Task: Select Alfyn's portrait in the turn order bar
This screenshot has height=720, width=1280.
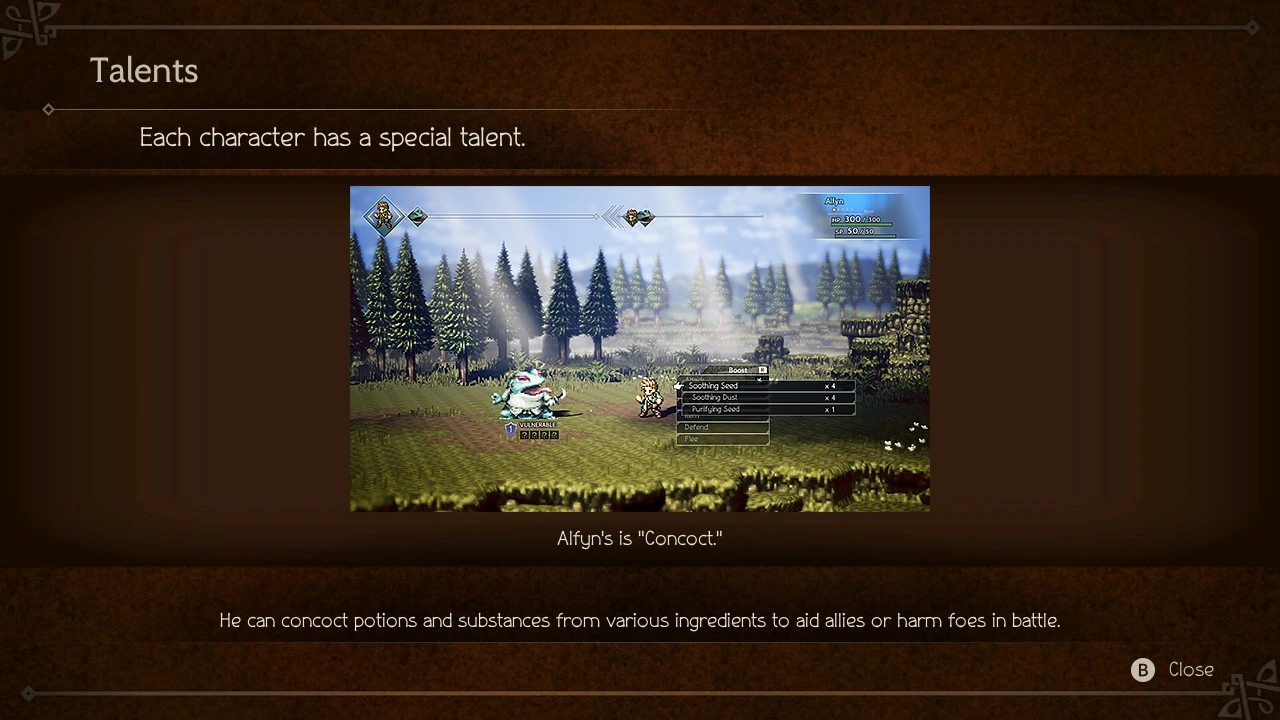Action: [x=383, y=216]
